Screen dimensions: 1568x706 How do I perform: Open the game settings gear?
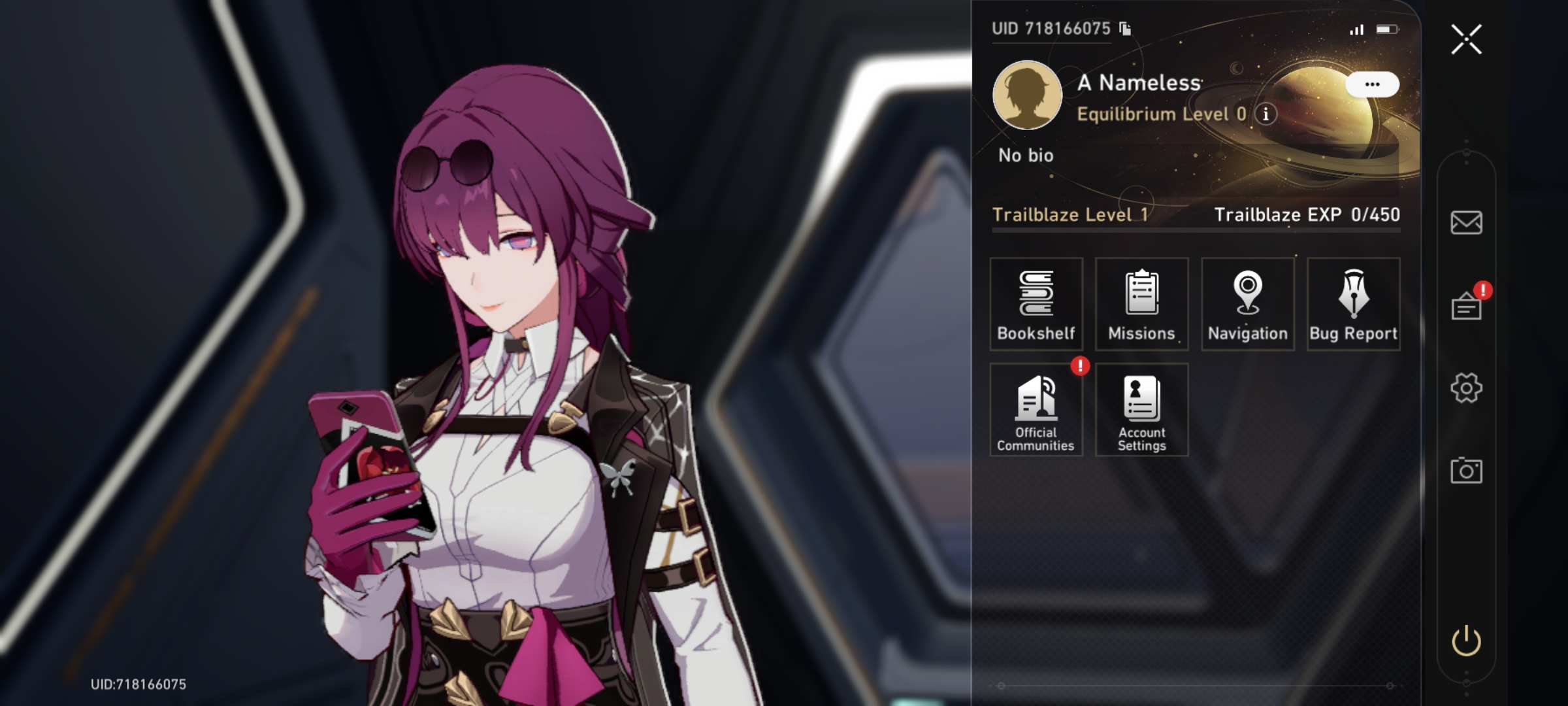(1467, 386)
